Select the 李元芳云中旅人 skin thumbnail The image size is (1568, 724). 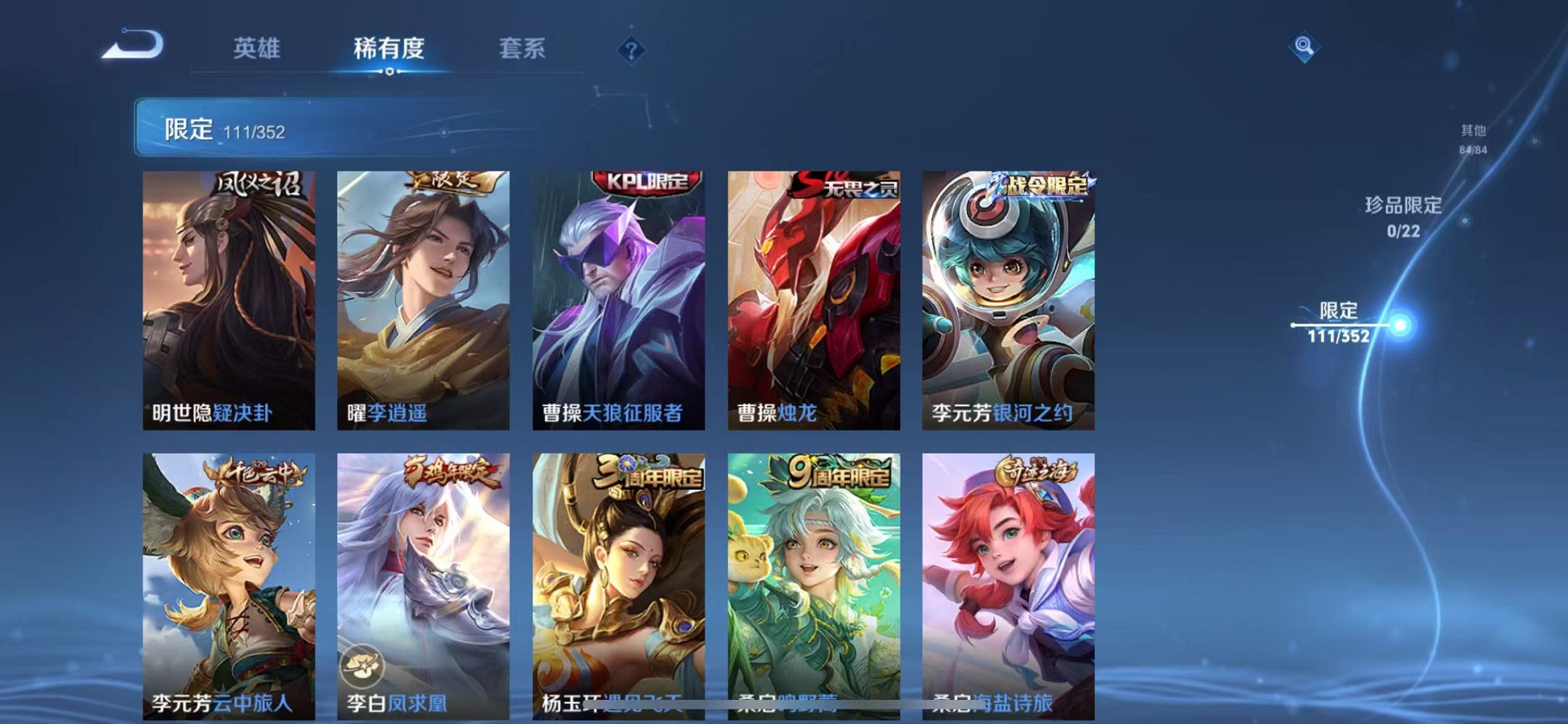(228, 575)
